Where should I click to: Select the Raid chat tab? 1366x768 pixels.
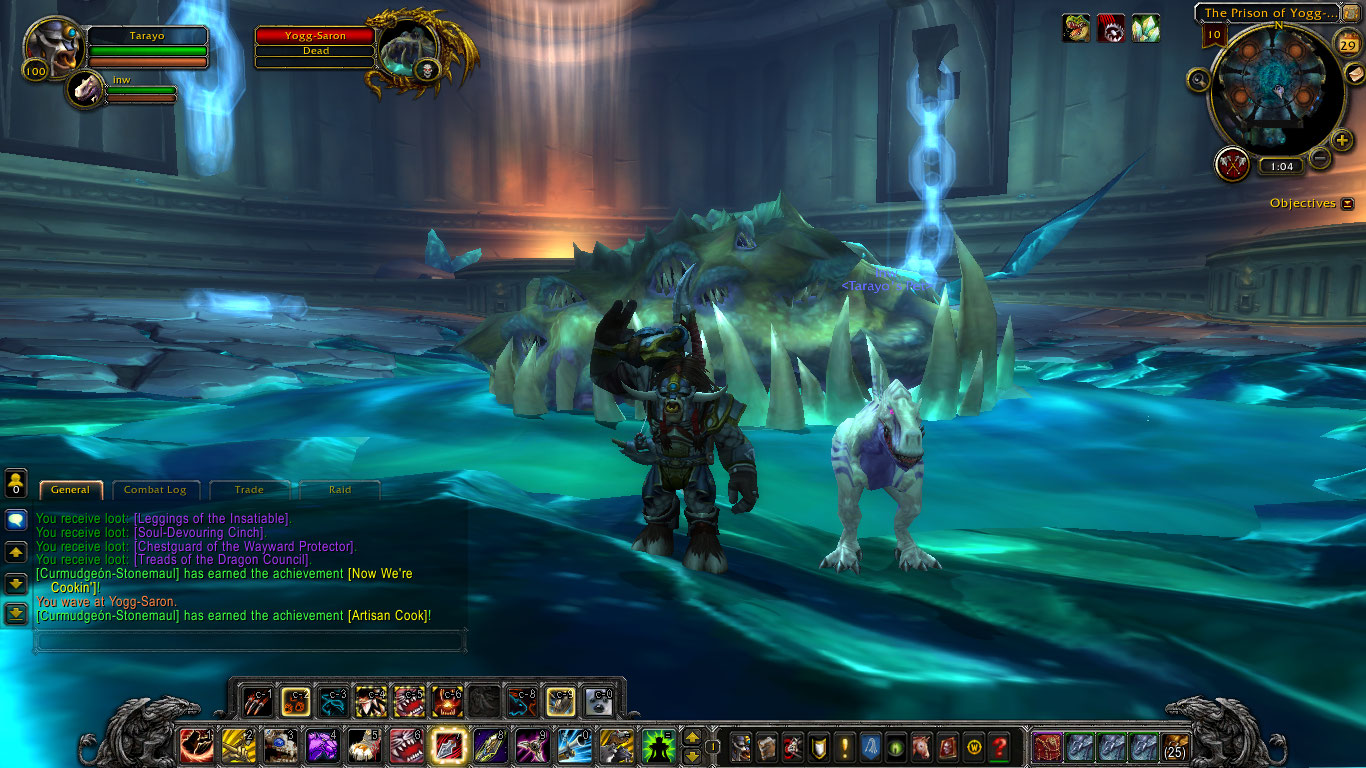coord(340,490)
